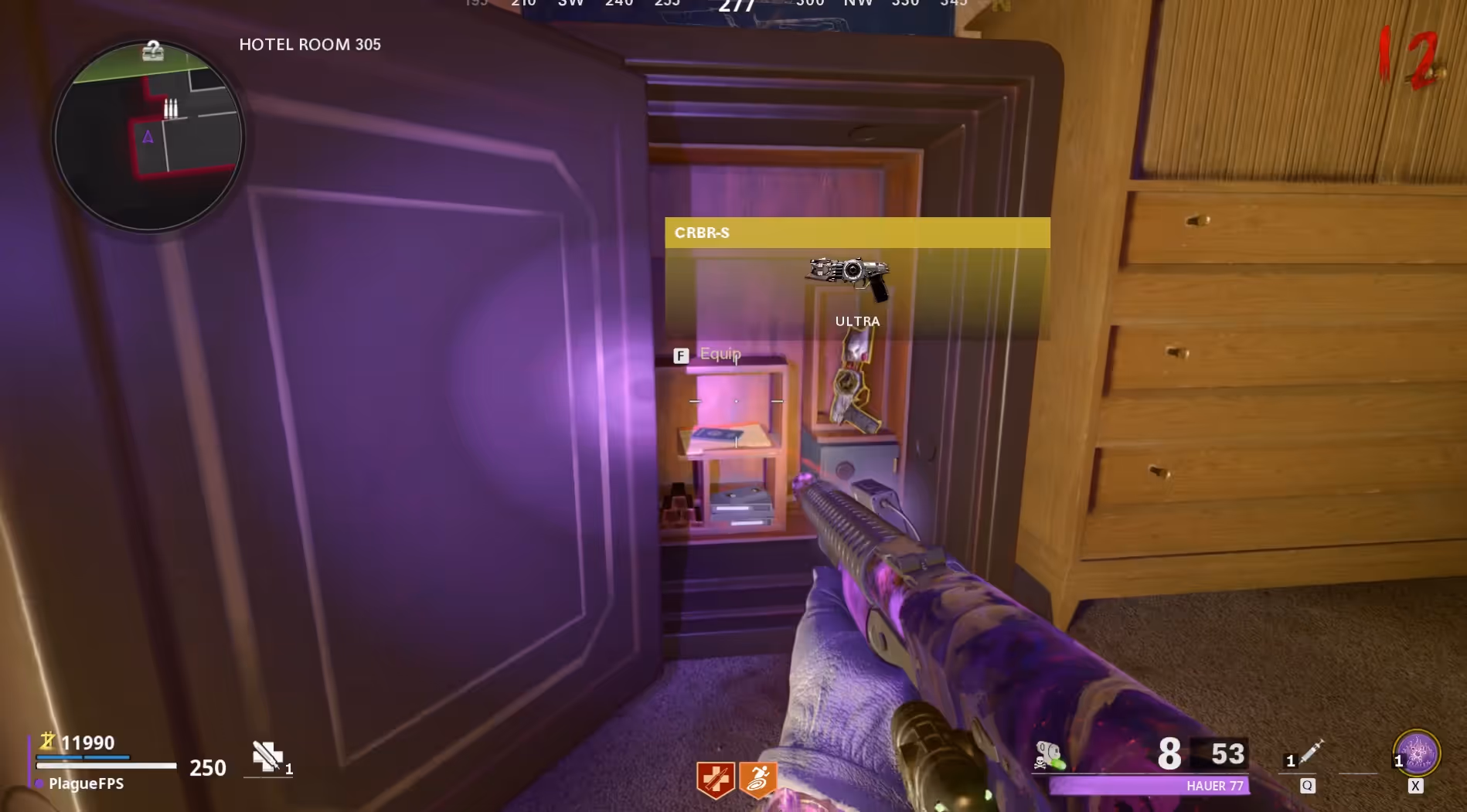
Task: Select the Quick Revive perk icon
Action: click(716, 778)
